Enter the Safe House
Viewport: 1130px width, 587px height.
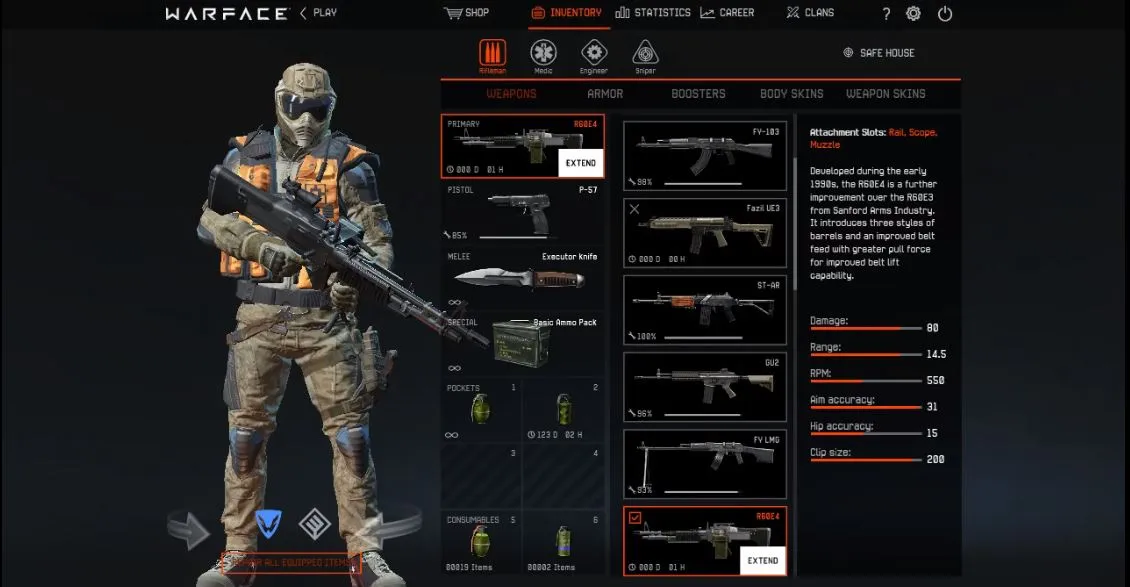(x=878, y=53)
